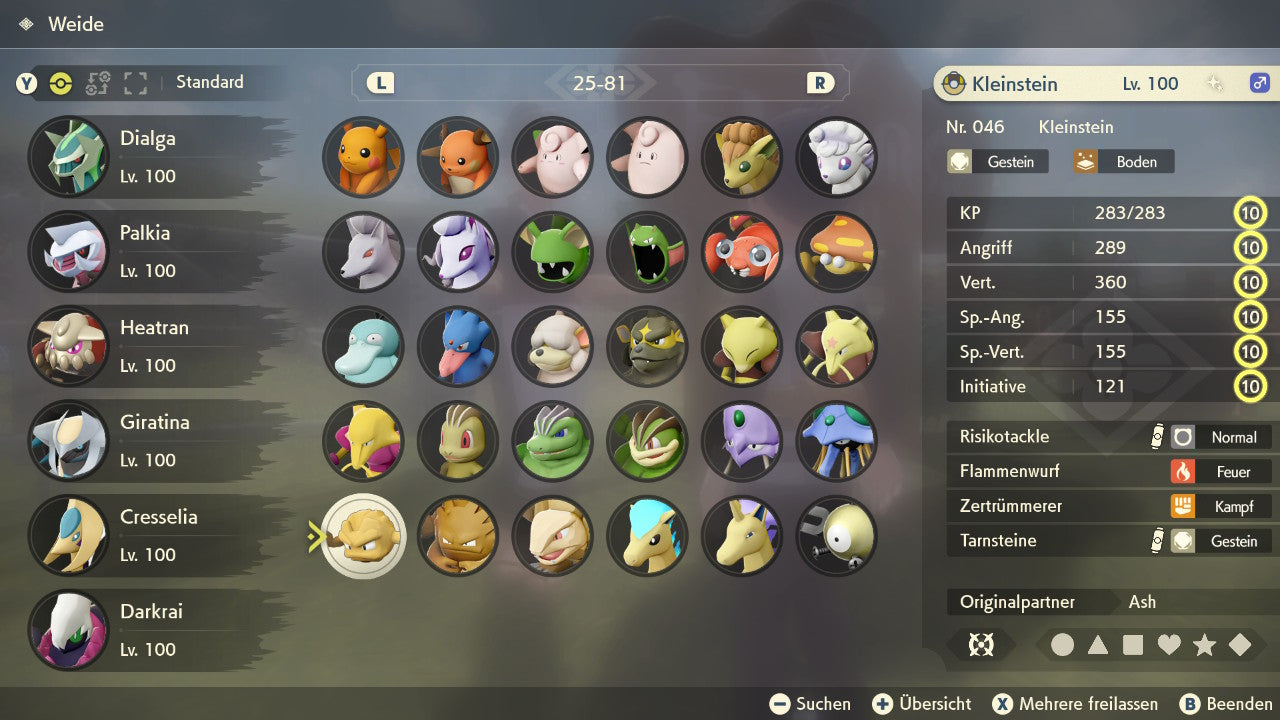Choose Palkia from the party list

point(150,251)
